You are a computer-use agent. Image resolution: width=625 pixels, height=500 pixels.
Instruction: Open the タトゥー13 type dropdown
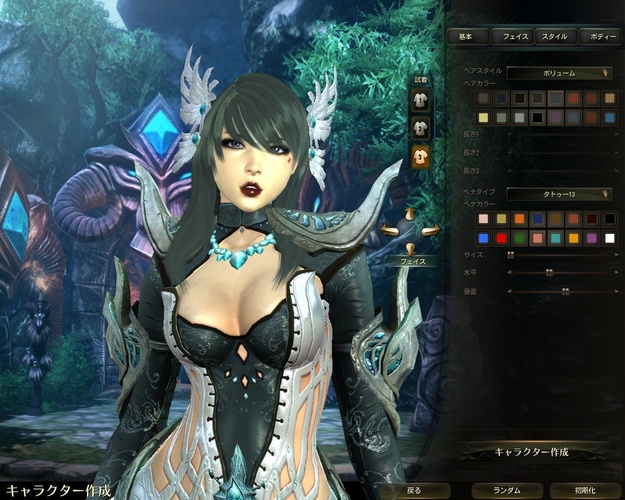click(560, 193)
